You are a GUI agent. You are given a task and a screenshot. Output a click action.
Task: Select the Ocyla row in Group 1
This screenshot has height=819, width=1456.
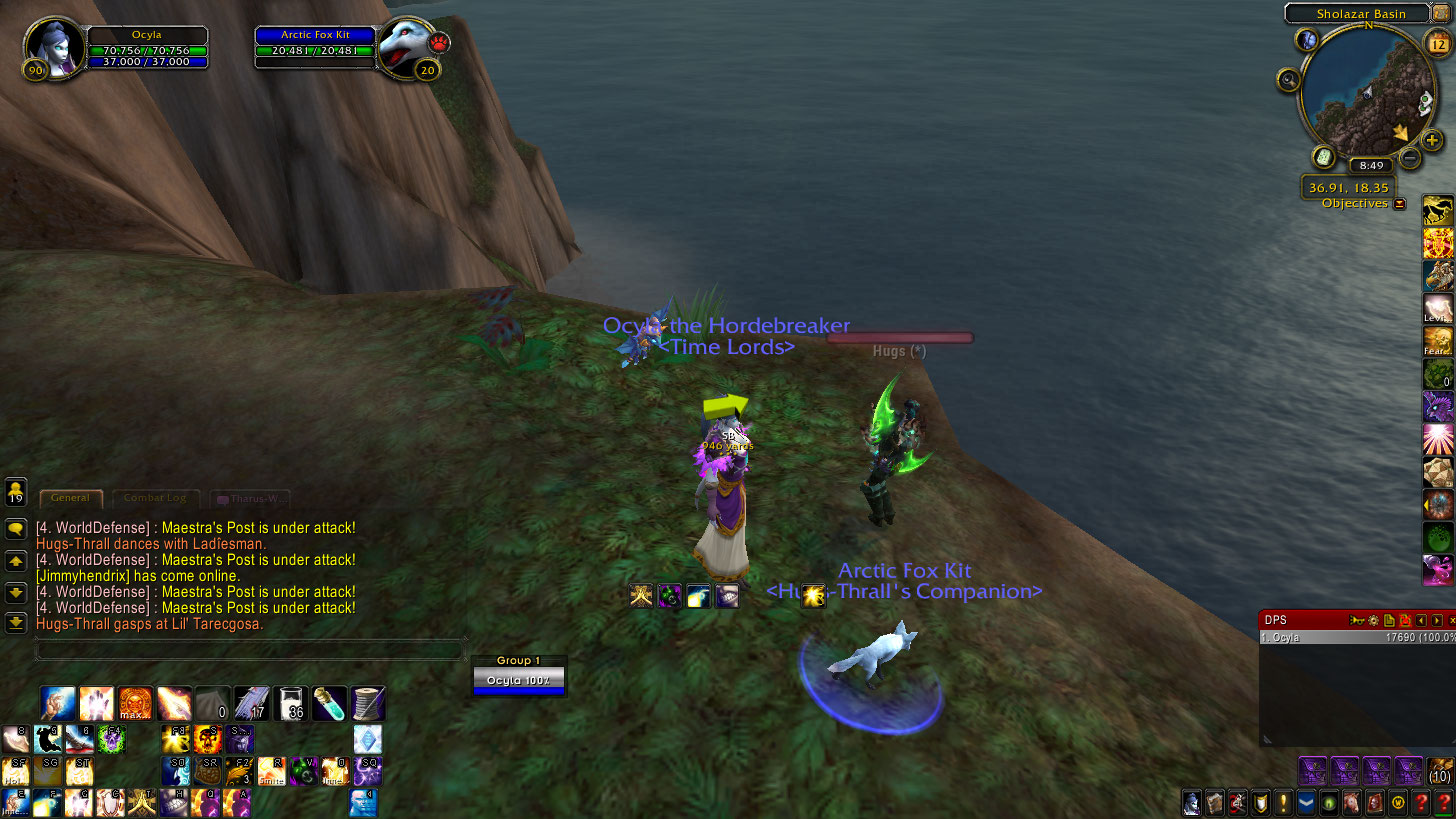tap(518, 681)
